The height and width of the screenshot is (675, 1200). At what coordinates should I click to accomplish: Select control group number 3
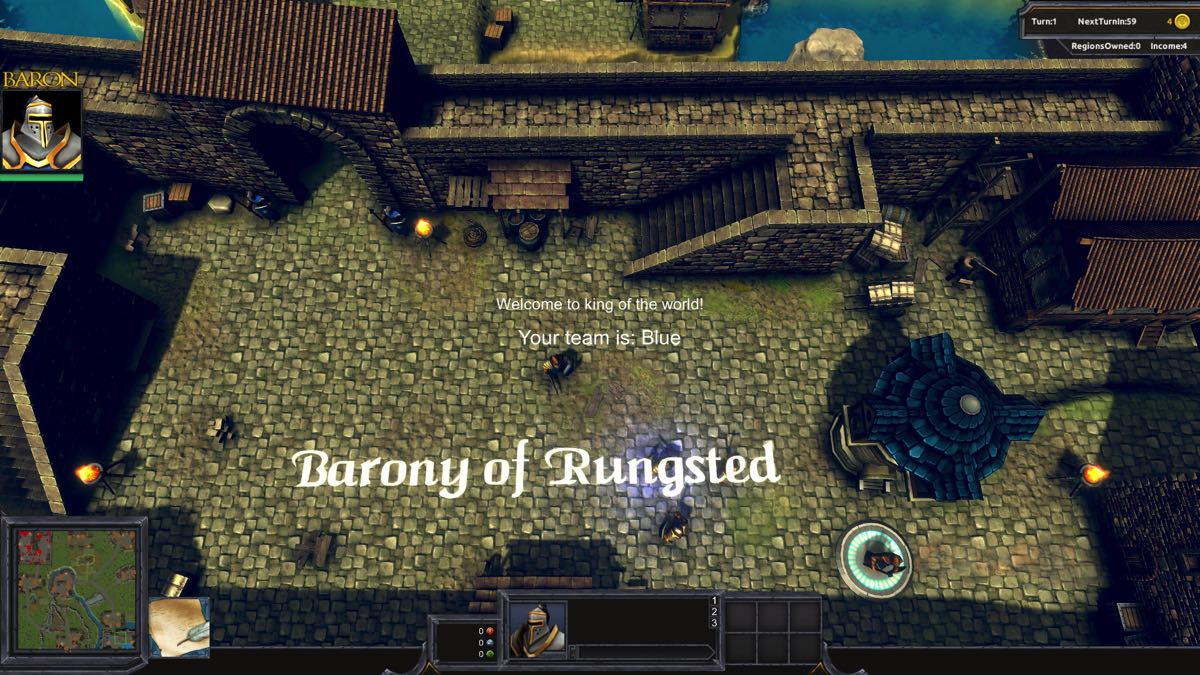coord(713,624)
